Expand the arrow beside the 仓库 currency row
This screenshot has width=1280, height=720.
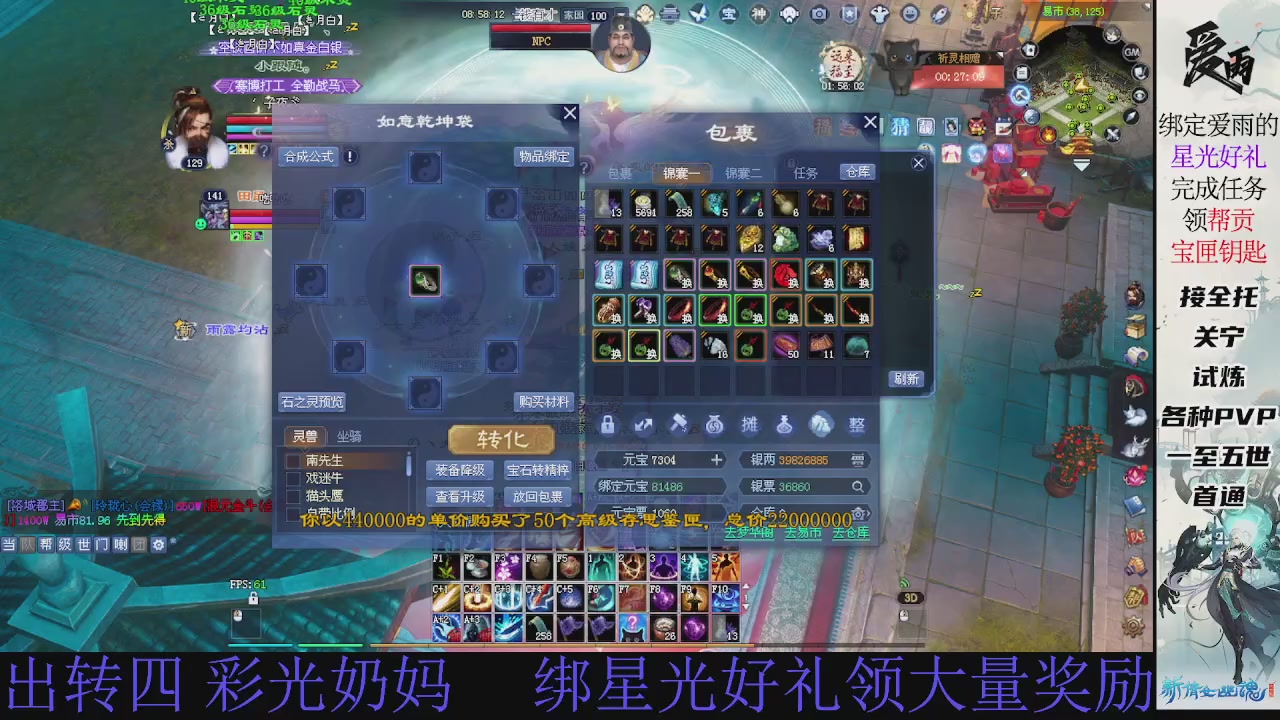[x=869, y=514]
